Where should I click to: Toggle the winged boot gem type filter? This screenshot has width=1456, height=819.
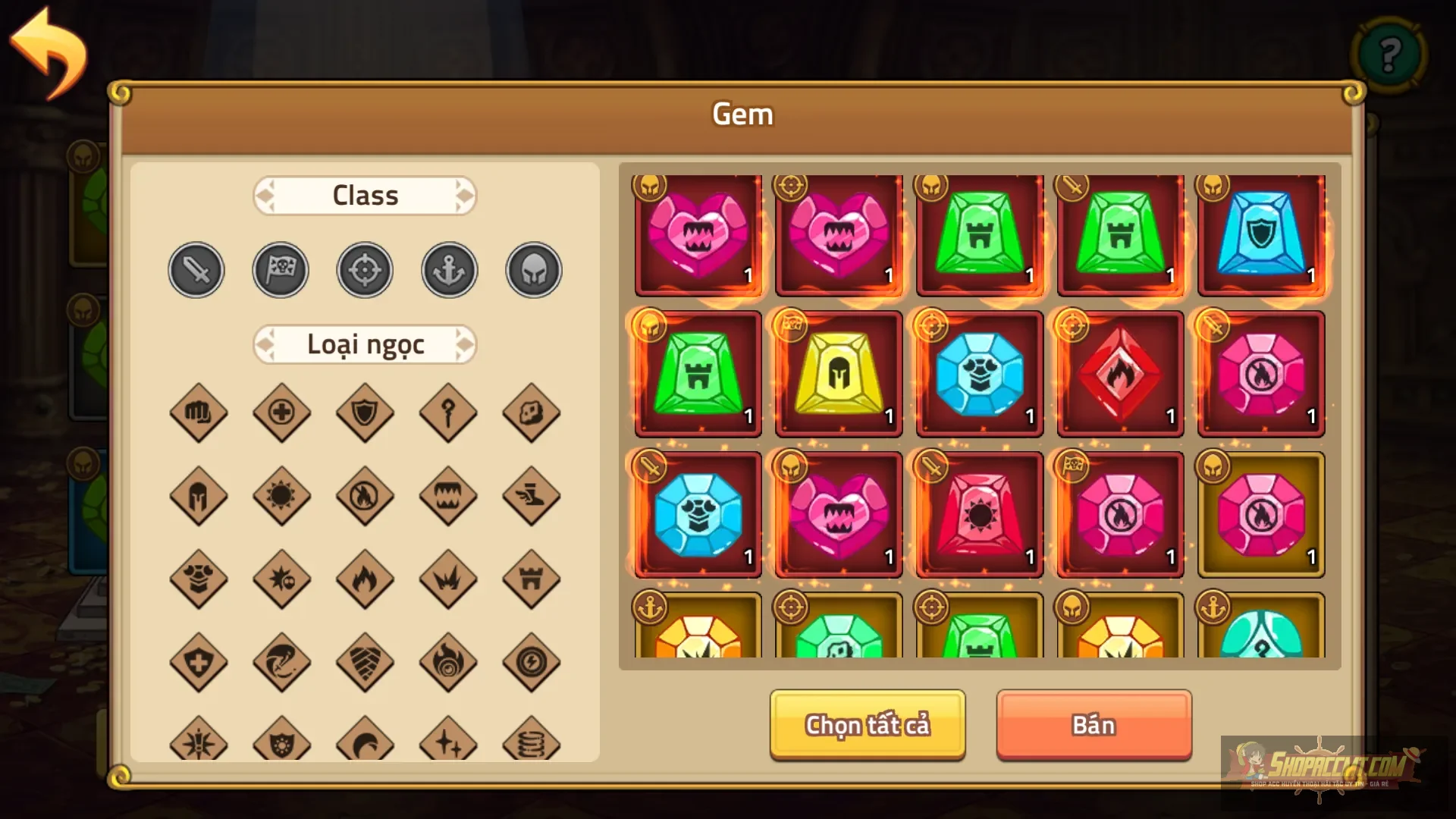click(532, 497)
